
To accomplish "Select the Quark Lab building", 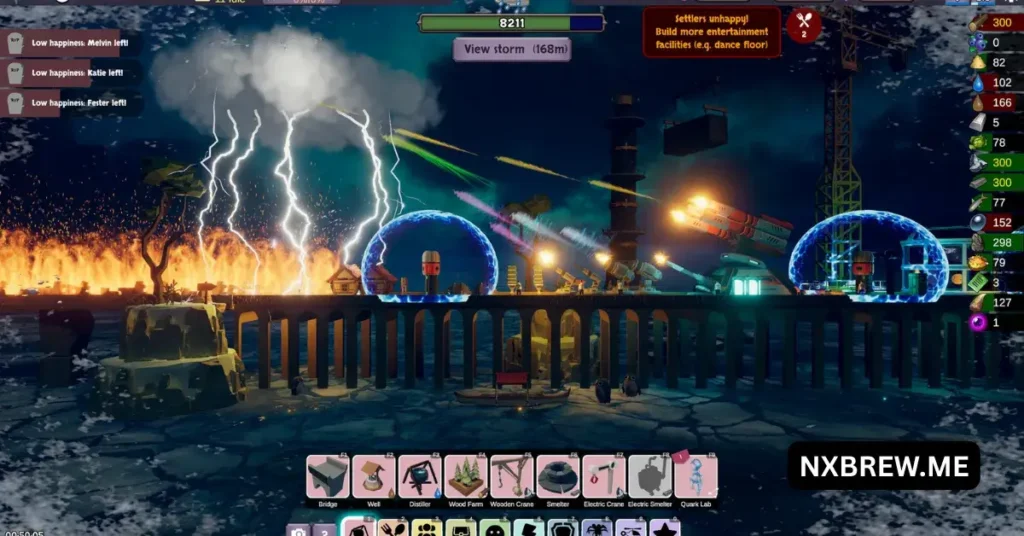I will 695,476.
